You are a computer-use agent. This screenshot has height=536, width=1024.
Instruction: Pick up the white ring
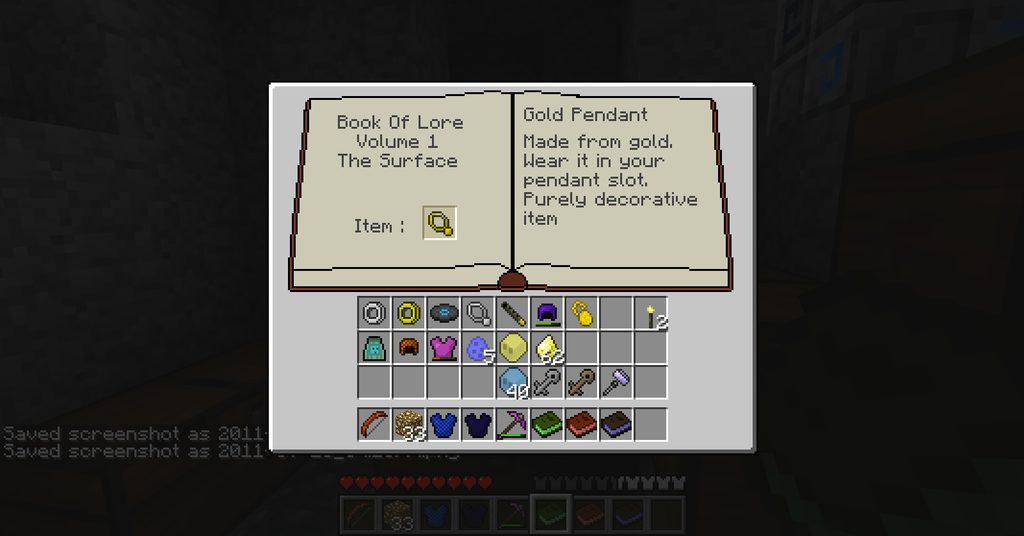click(374, 313)
